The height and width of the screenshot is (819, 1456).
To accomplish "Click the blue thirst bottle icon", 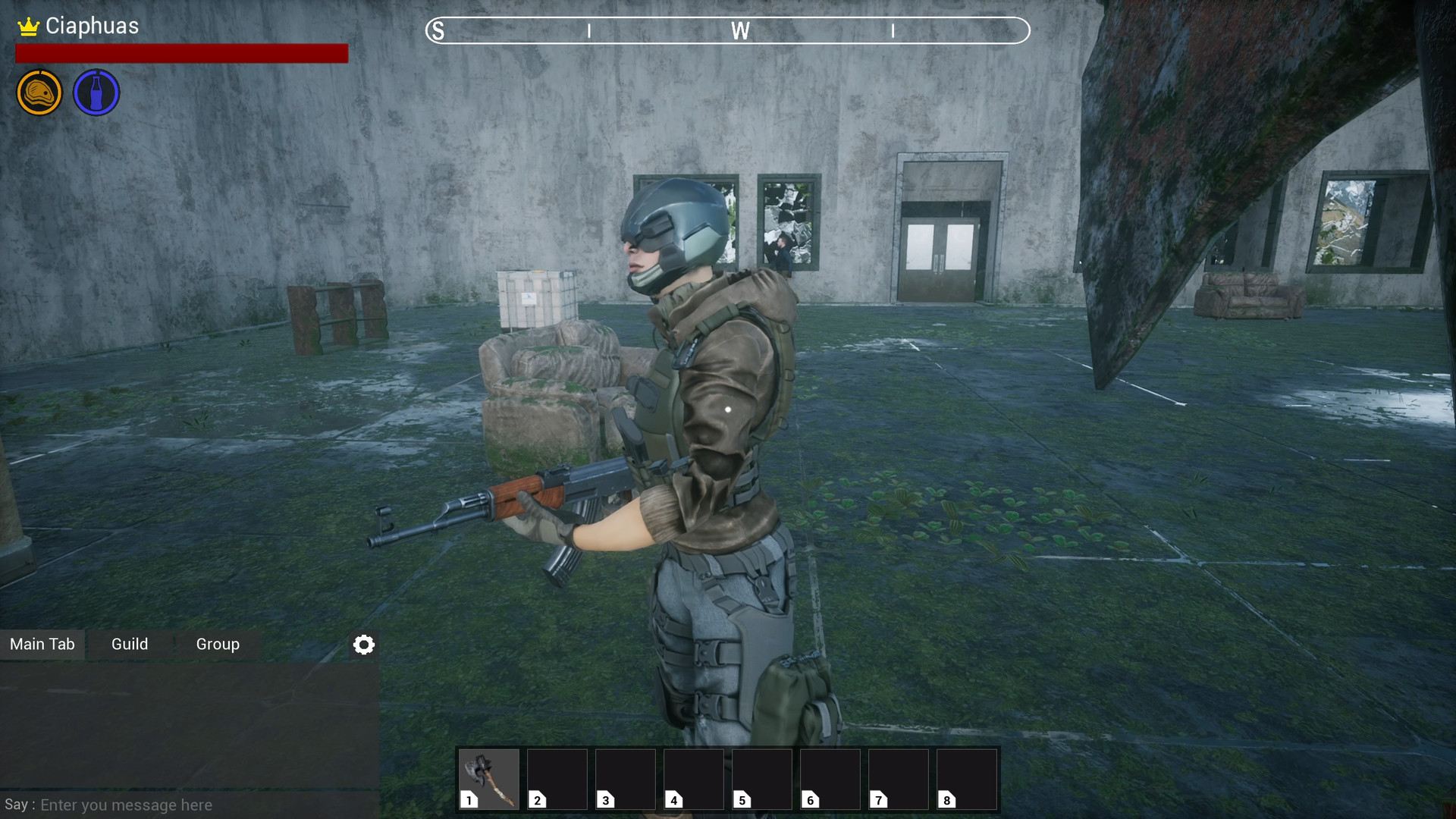I will [x=96, y=92].
